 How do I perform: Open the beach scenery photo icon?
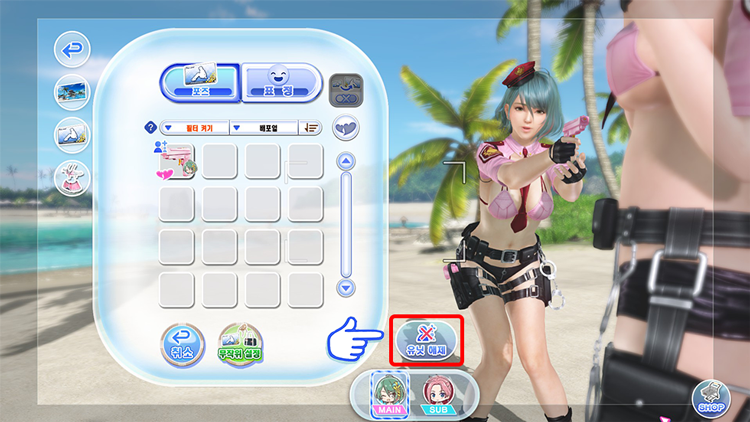pyautogui.click(x=72, y=91)
